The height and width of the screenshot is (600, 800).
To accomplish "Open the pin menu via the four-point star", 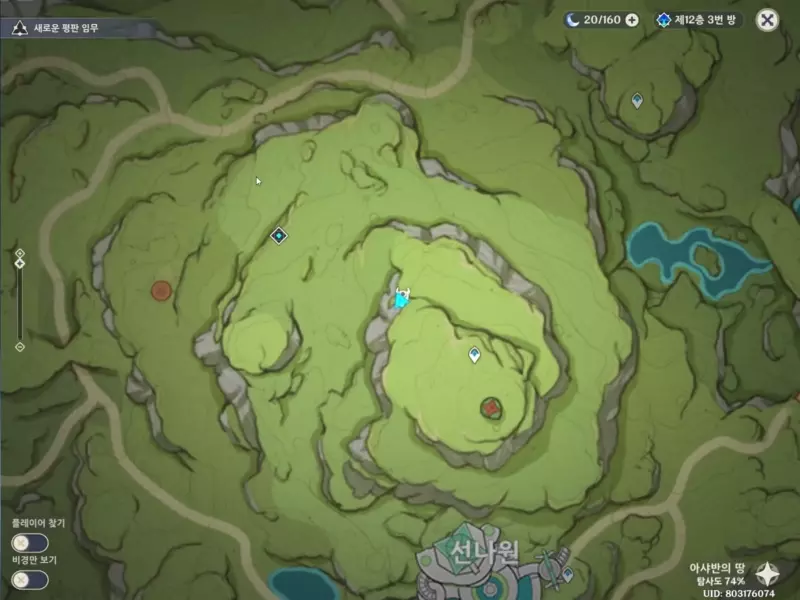I will (x=768, y=573).
